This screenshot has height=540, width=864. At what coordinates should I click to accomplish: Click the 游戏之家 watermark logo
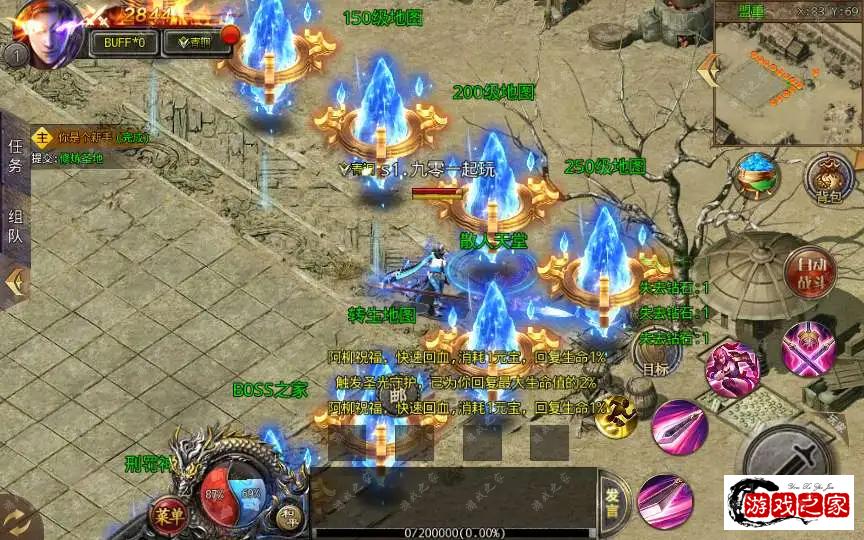pyautogui.click(x=789, y=503)
